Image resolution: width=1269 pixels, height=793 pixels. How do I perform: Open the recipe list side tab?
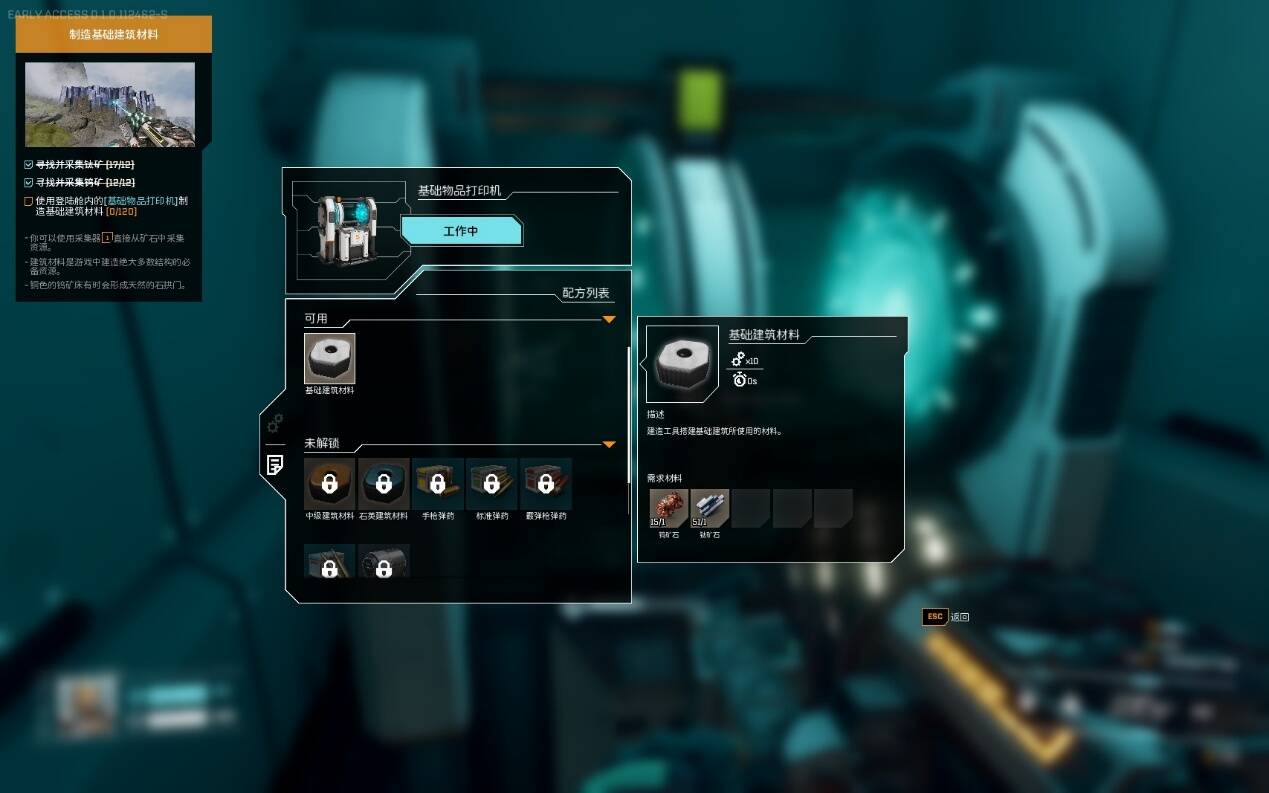pos(274,464)
